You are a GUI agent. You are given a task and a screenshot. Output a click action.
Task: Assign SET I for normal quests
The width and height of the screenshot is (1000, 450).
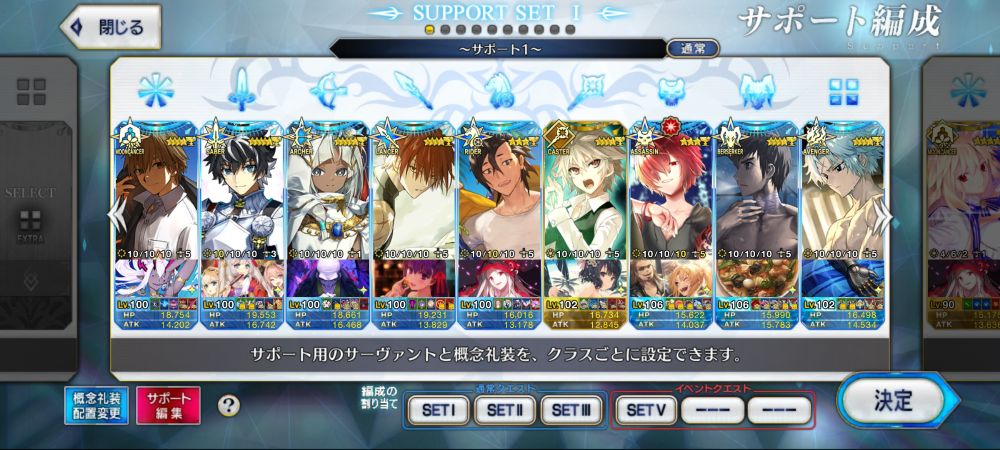[x=438, y=409]
